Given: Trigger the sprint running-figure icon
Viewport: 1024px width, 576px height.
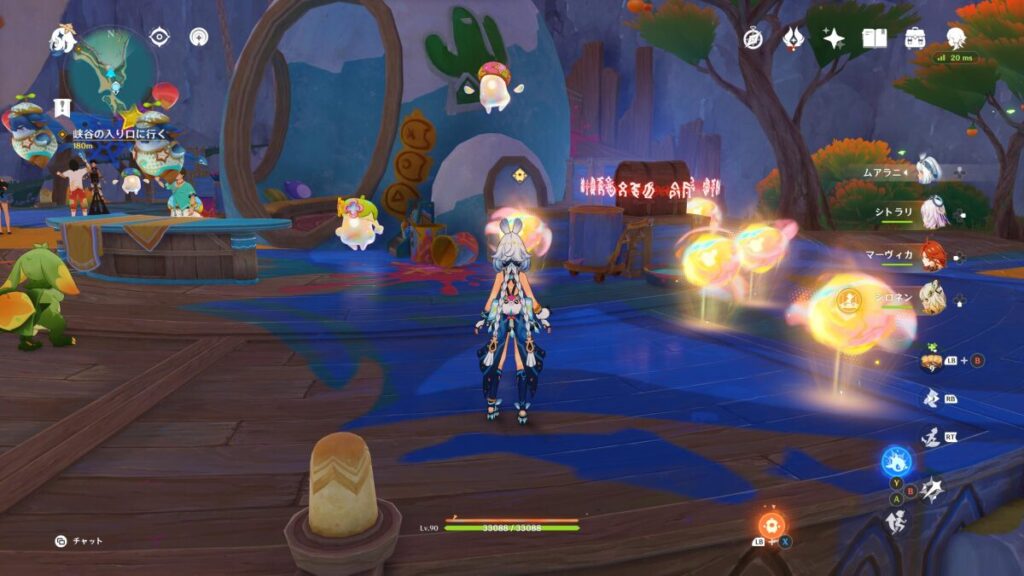Looking at the screenshot, I should (897, 521).
